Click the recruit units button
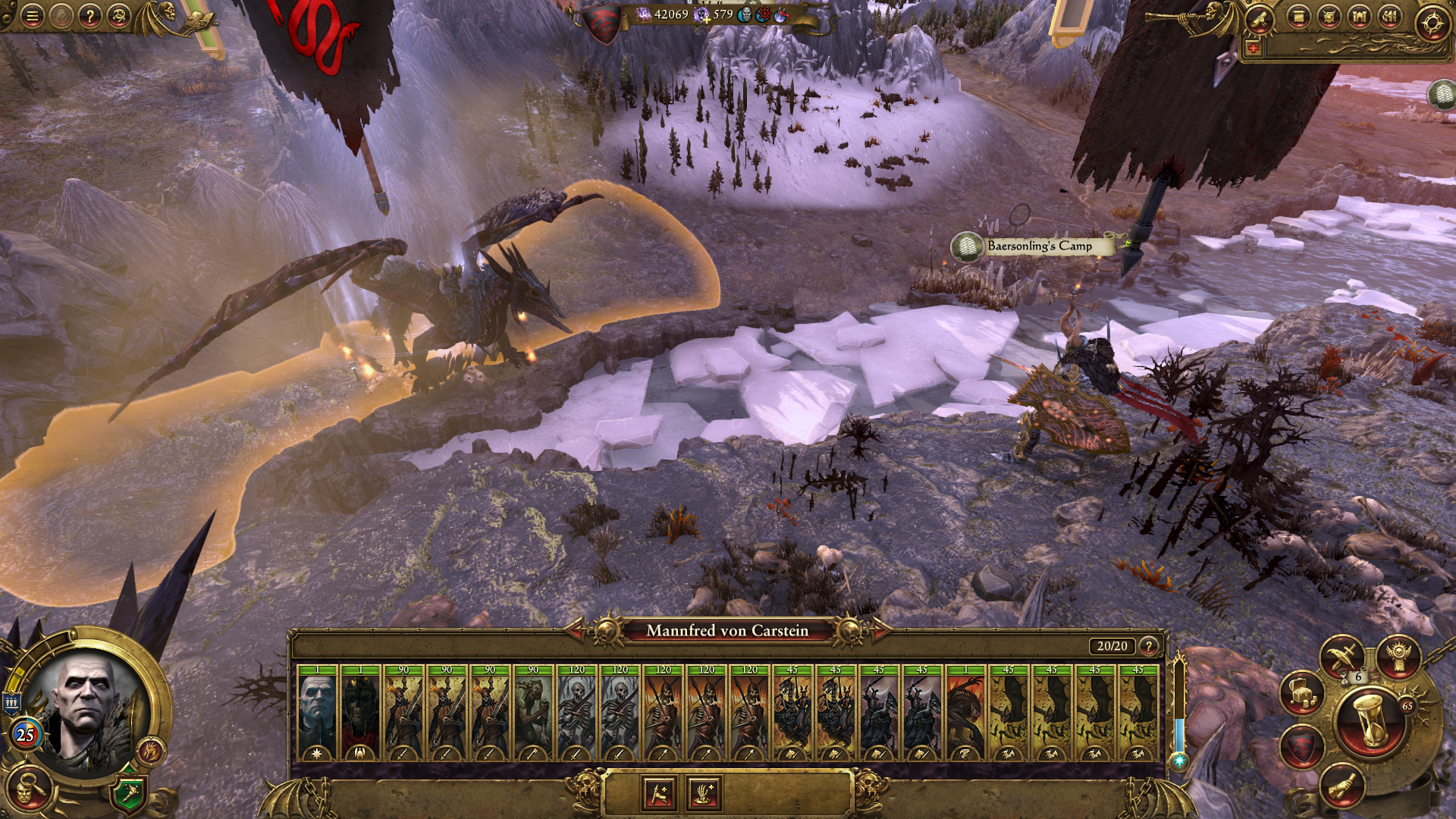This screenshot has height=819, width=1456. 659,794
